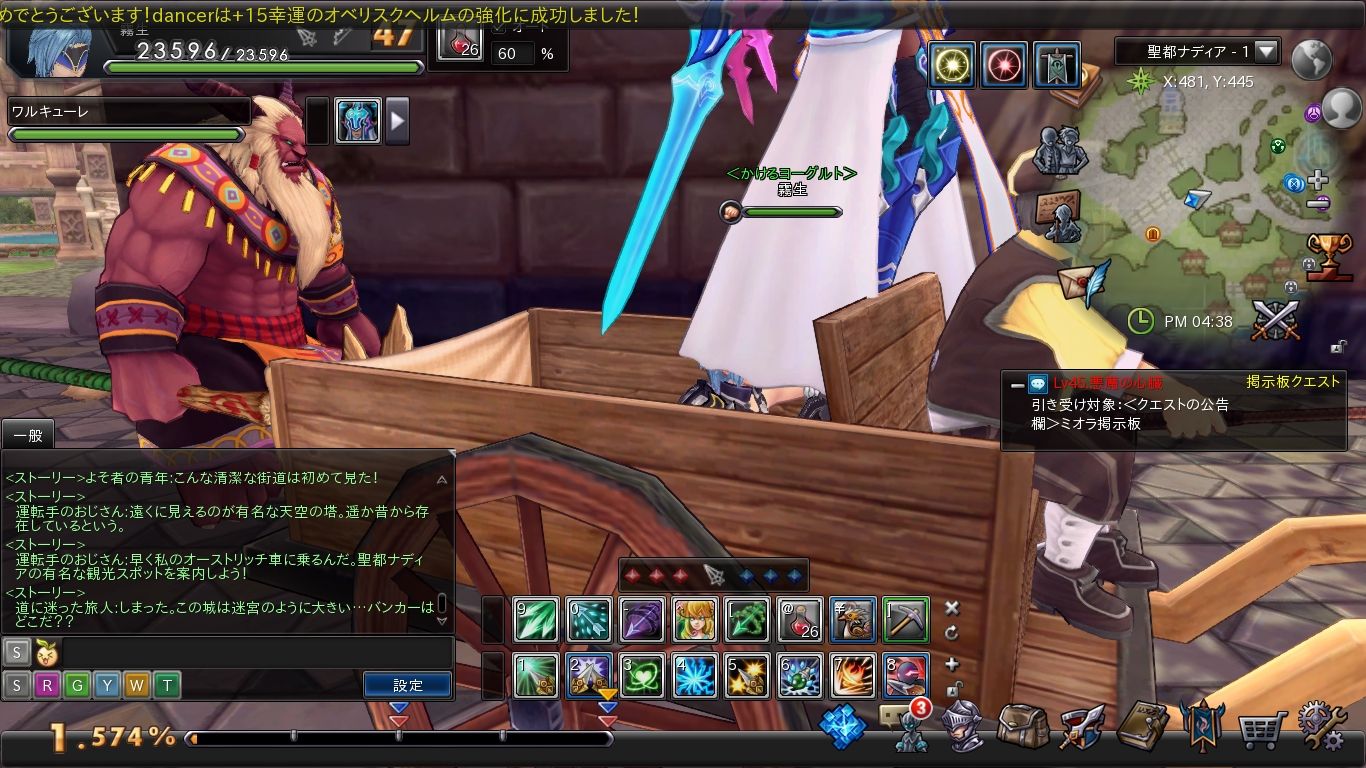Open the shopping cart item shop
This screenshot has height=768, width=1366.
[1262, 730]
